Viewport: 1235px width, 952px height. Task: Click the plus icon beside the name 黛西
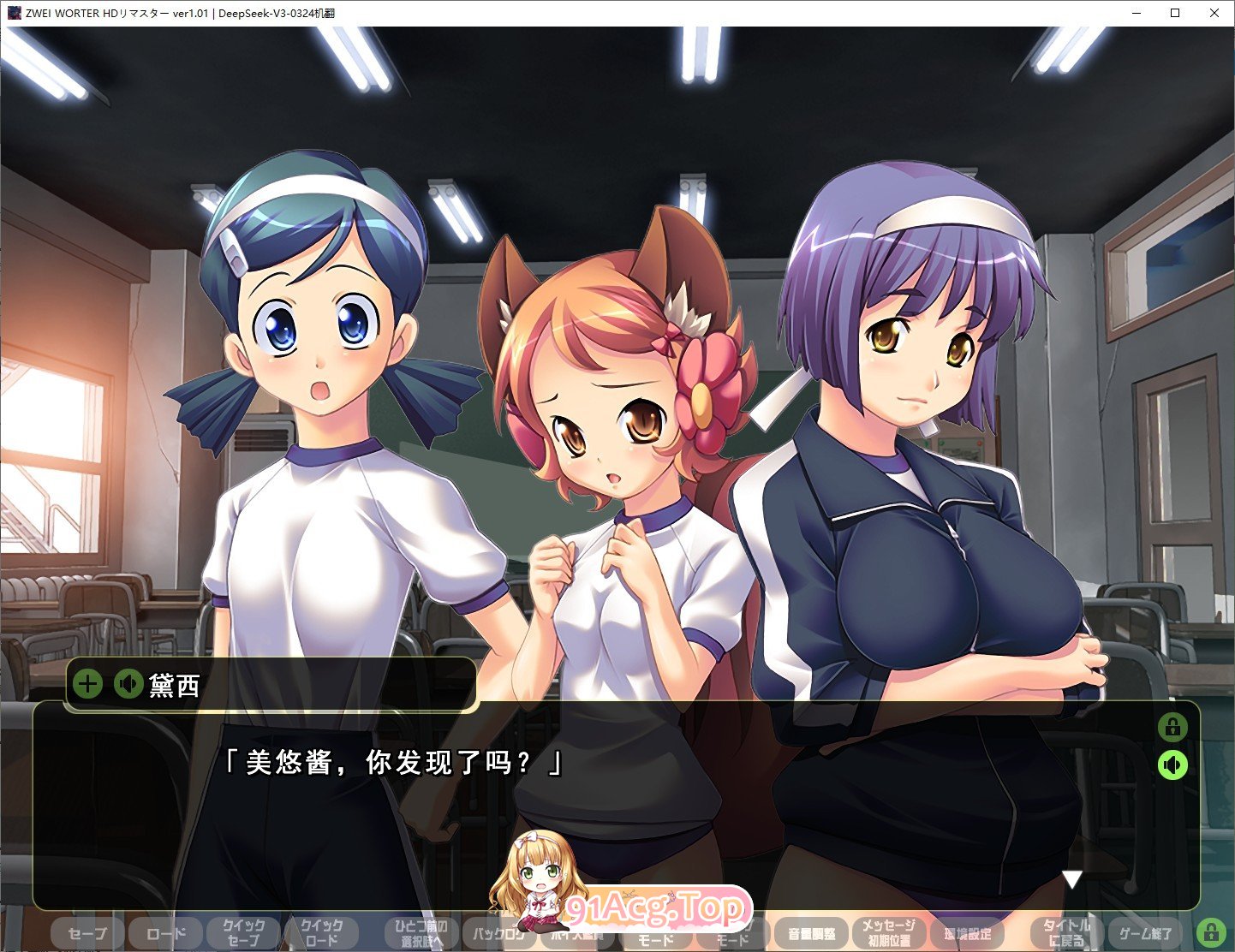click(x=87, y=684)
